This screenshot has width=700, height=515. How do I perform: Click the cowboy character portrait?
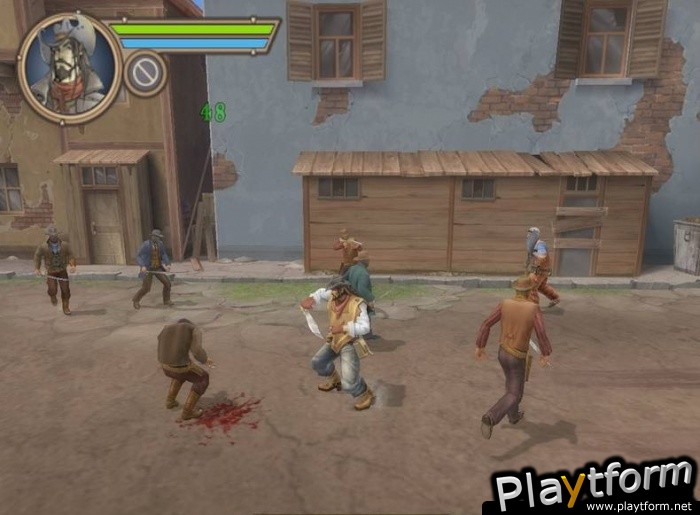tap(69, 68)
